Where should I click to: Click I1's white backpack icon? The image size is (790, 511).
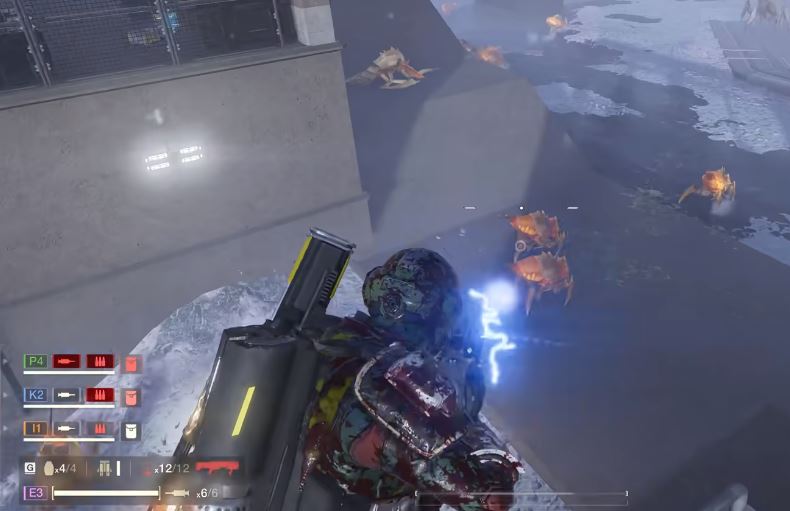coord(131,430)
